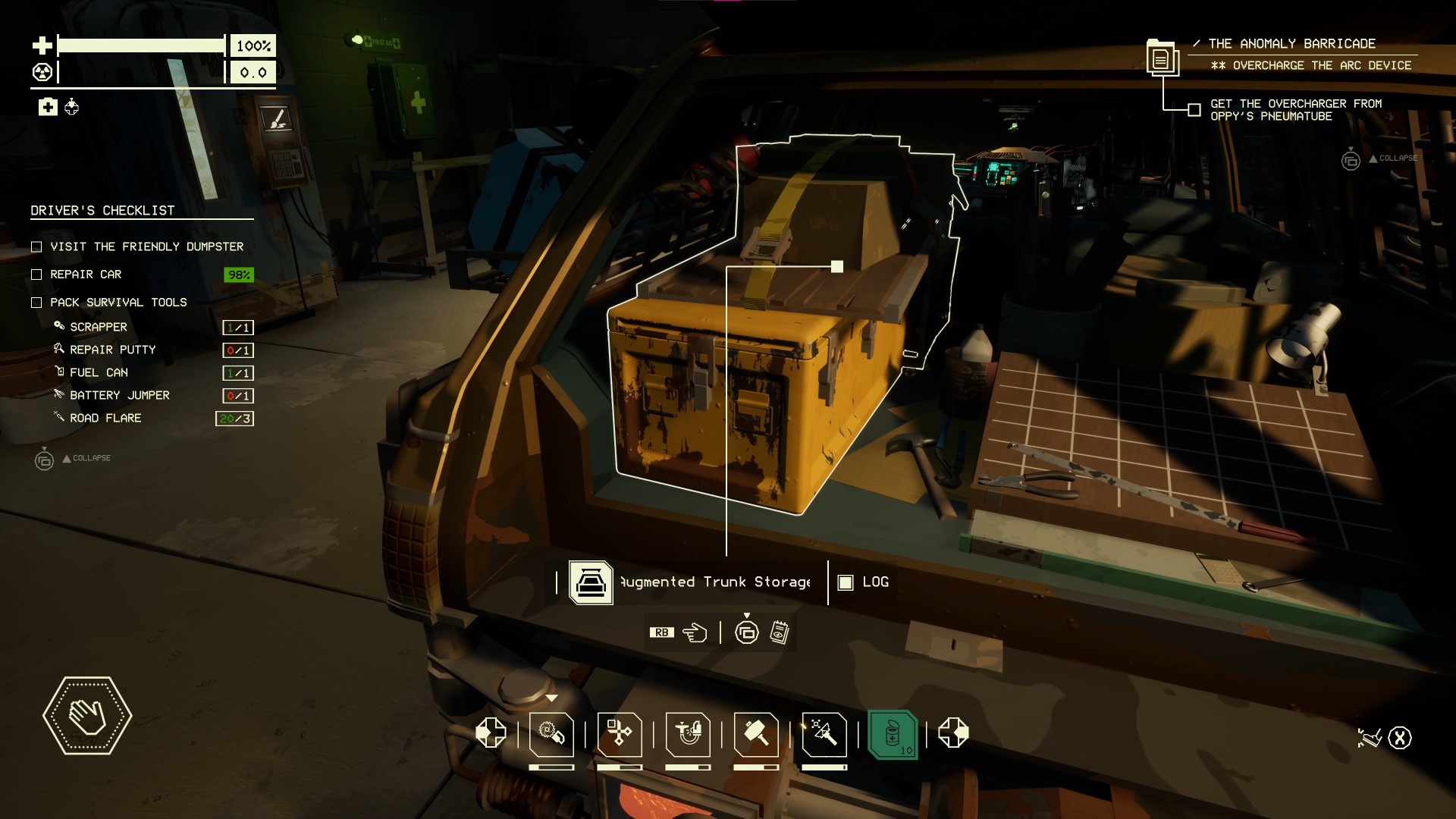
Task: Select the prybar impact tool slot
Action: (824, 734)
